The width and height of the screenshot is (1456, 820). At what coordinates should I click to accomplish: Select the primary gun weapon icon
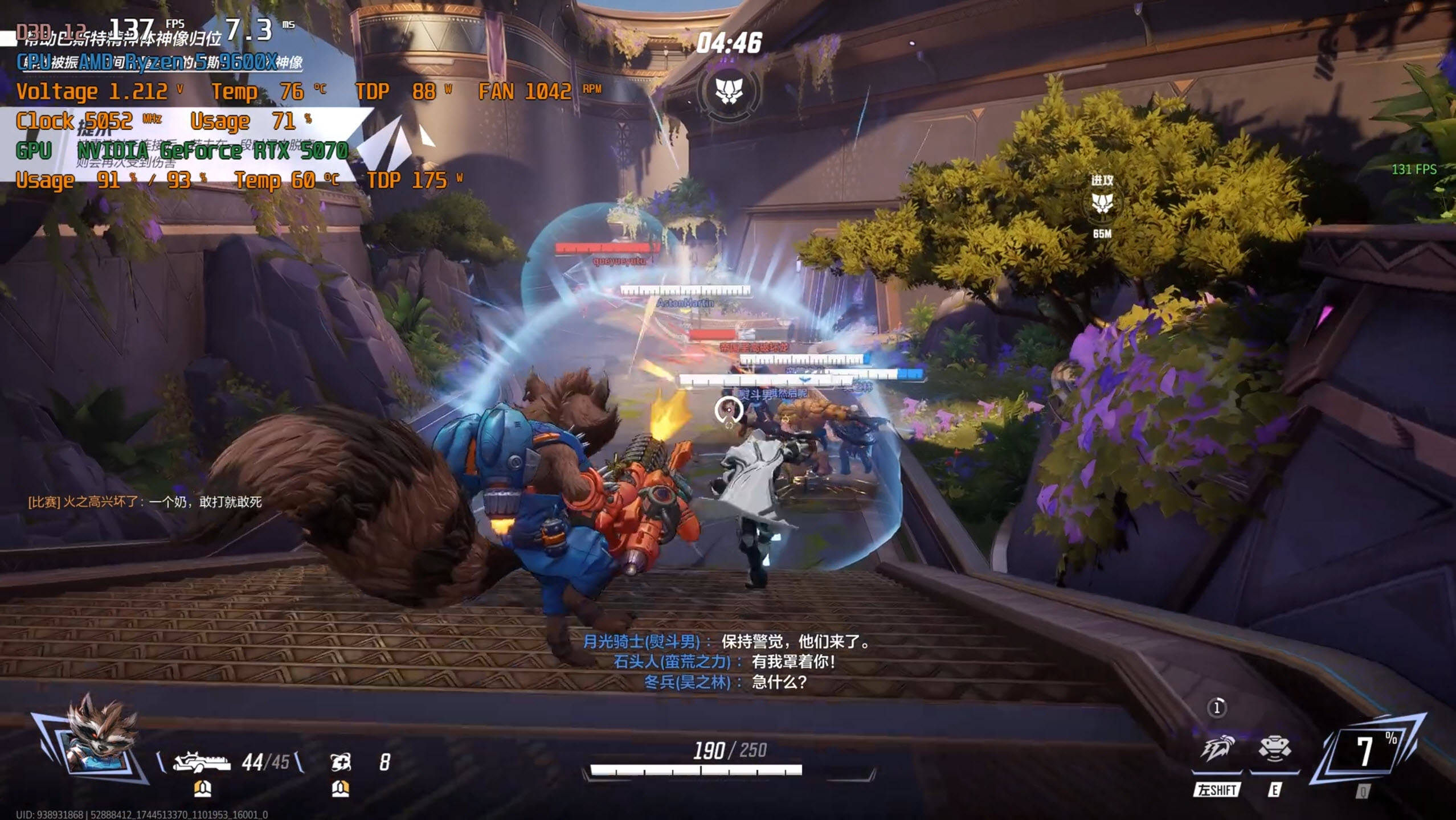[201, 761]
